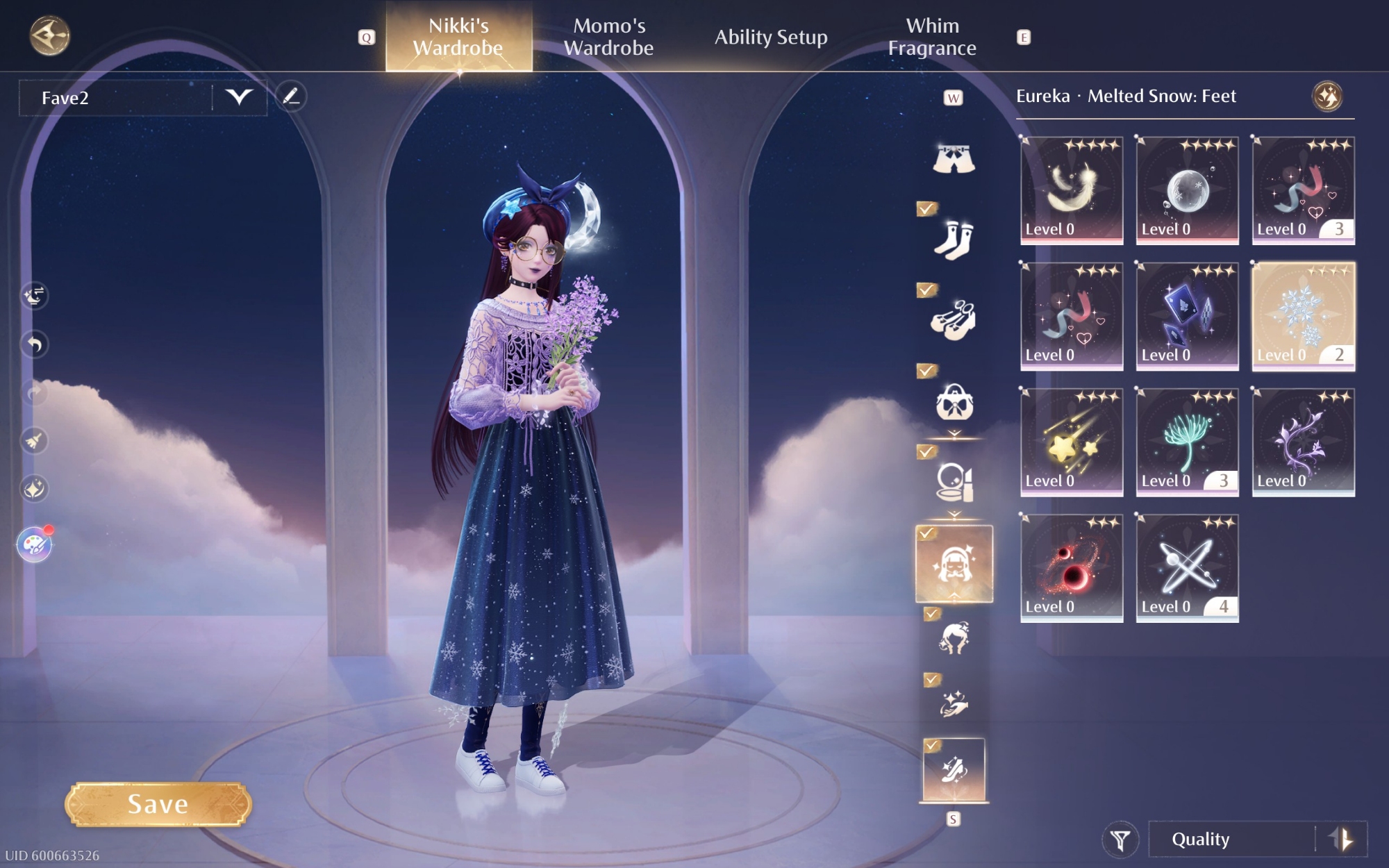Screen dimensions: 1389x868
Task: Open the Ability Setup tab
Action: click(771, 37)
